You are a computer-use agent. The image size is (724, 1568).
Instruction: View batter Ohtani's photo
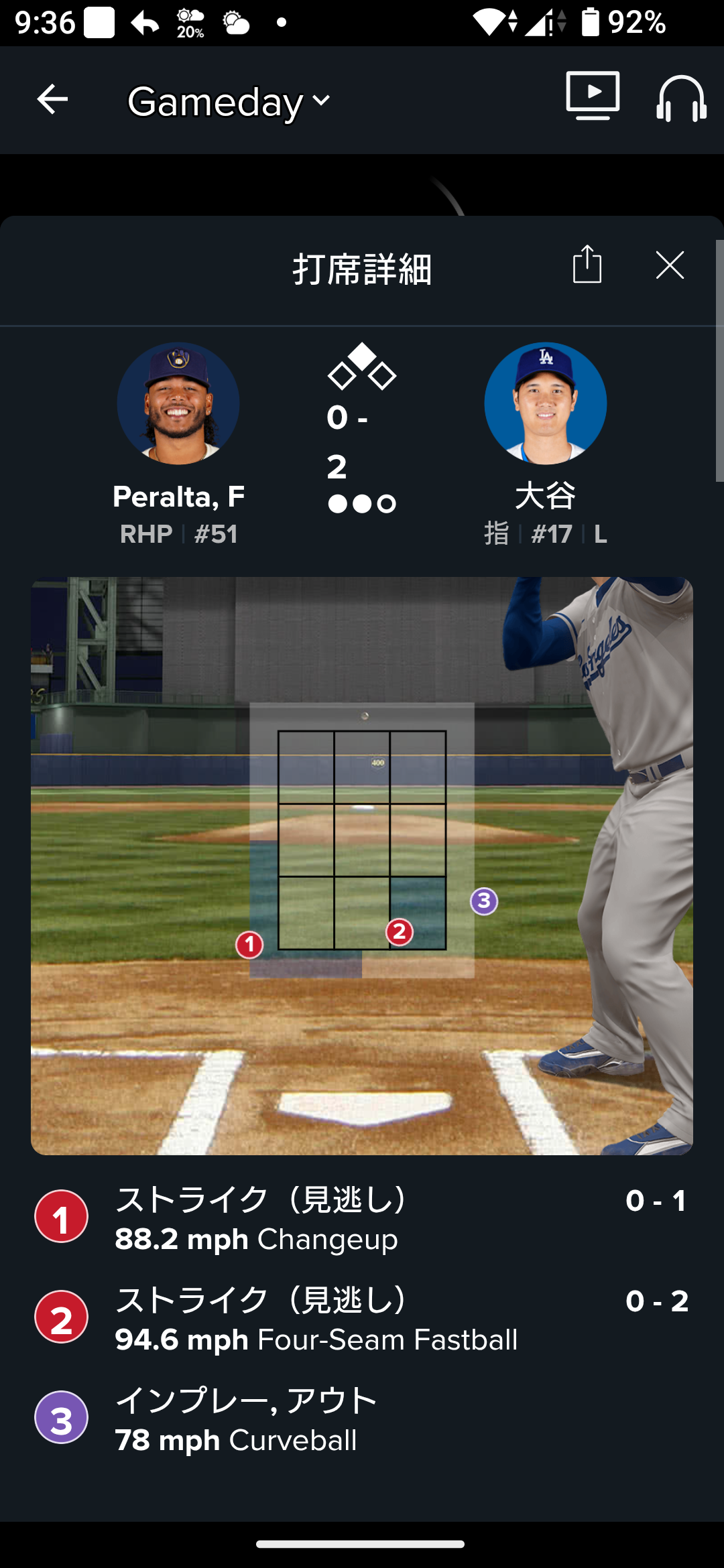click(545, 403)
